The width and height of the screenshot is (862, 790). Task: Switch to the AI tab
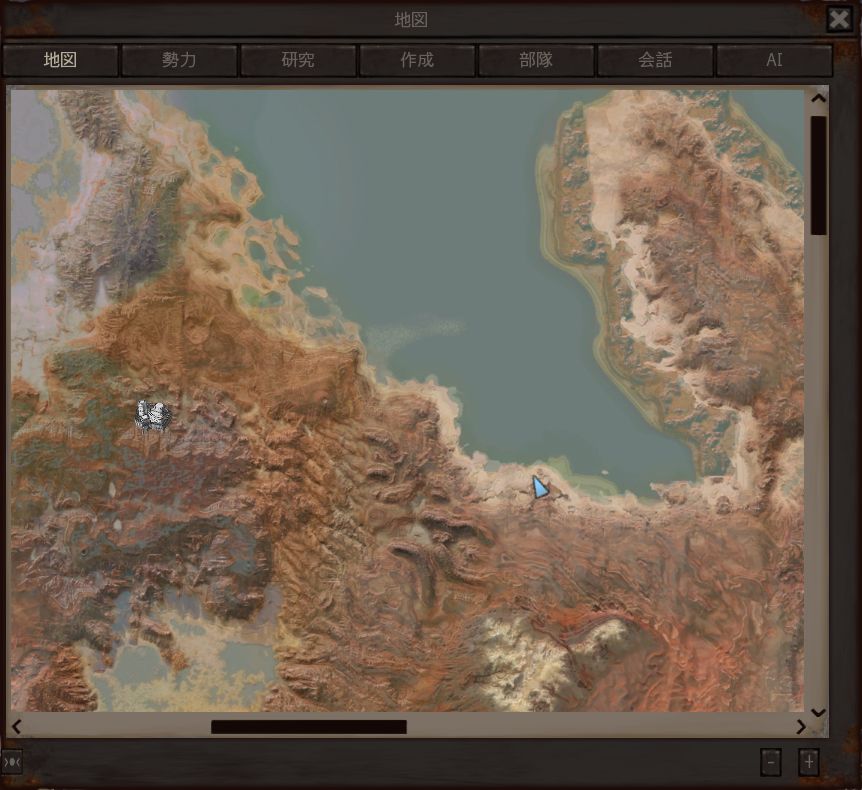774,60
